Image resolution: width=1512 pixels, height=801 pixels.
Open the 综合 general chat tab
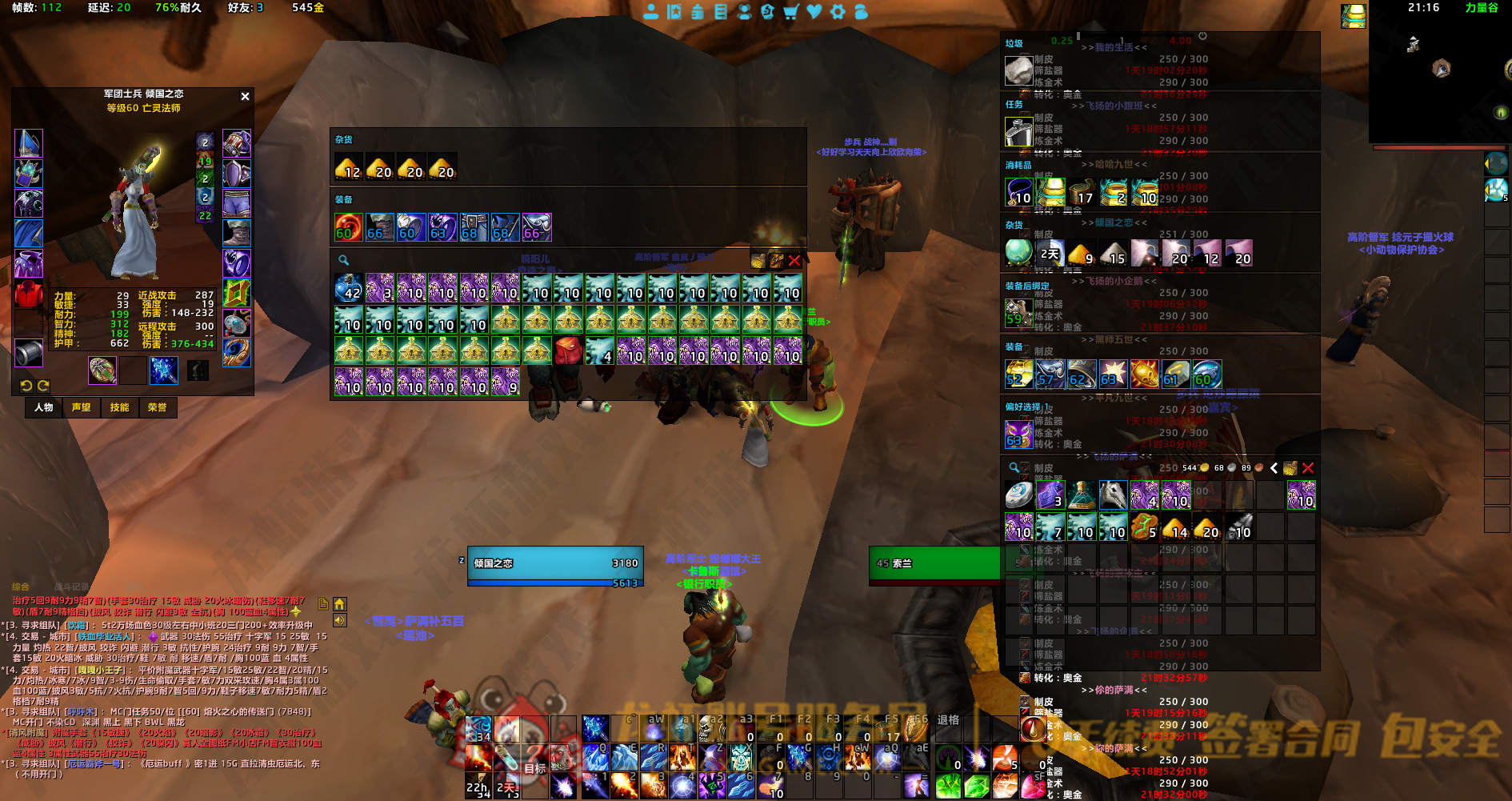21,587
